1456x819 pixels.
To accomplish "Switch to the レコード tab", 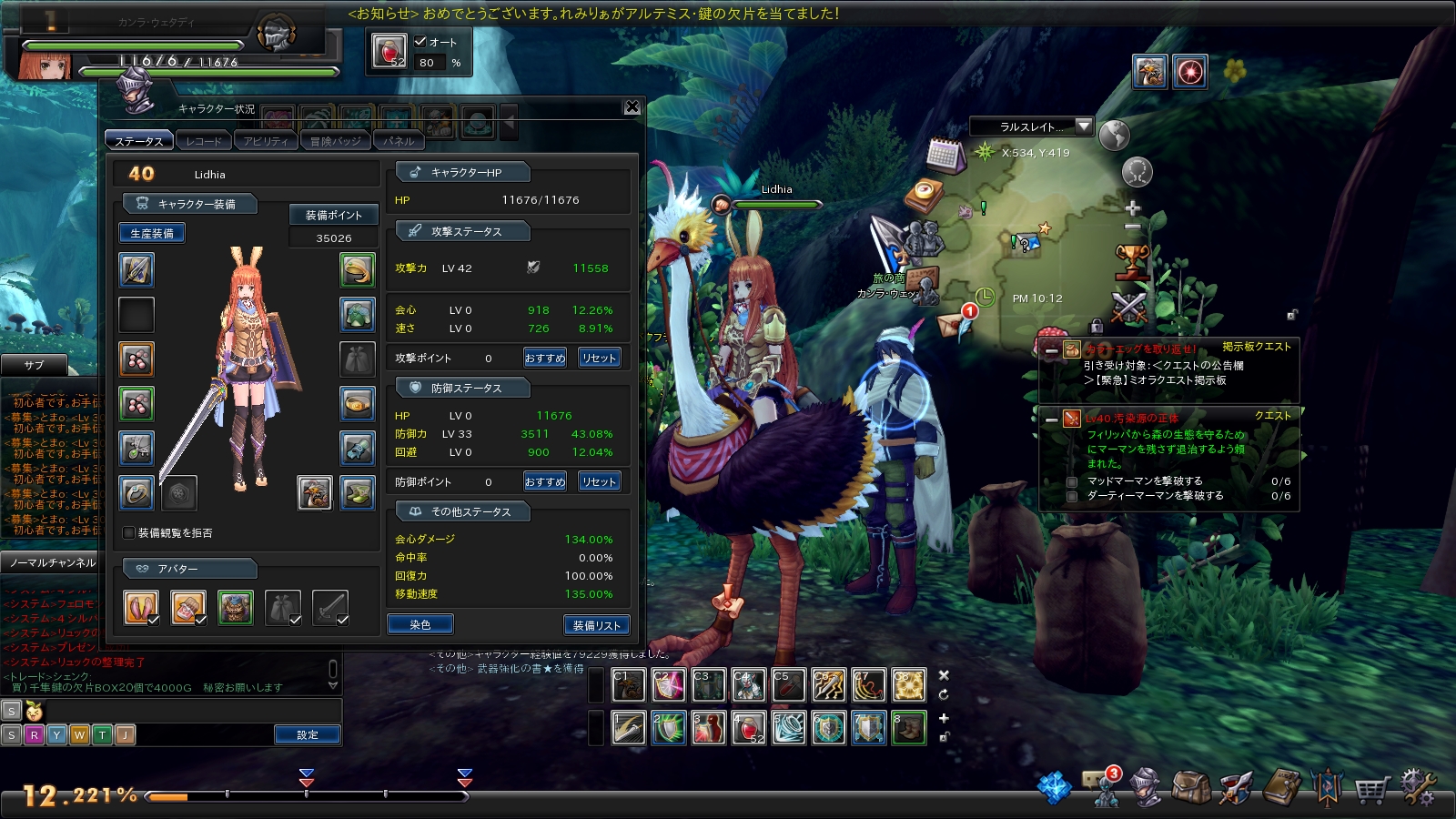I will click(x=204, y=141).
